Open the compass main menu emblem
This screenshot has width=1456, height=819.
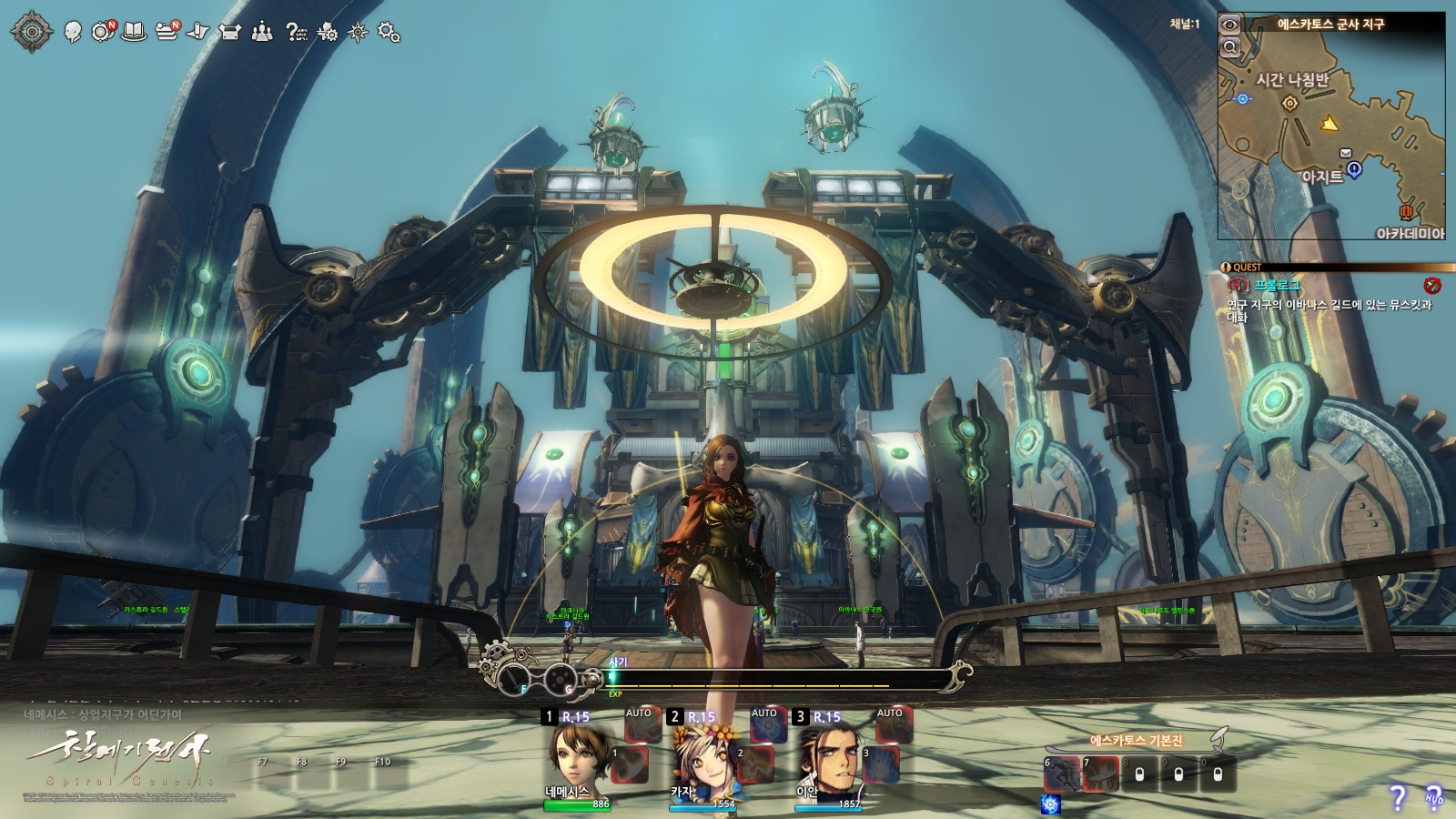click(32, 32)
